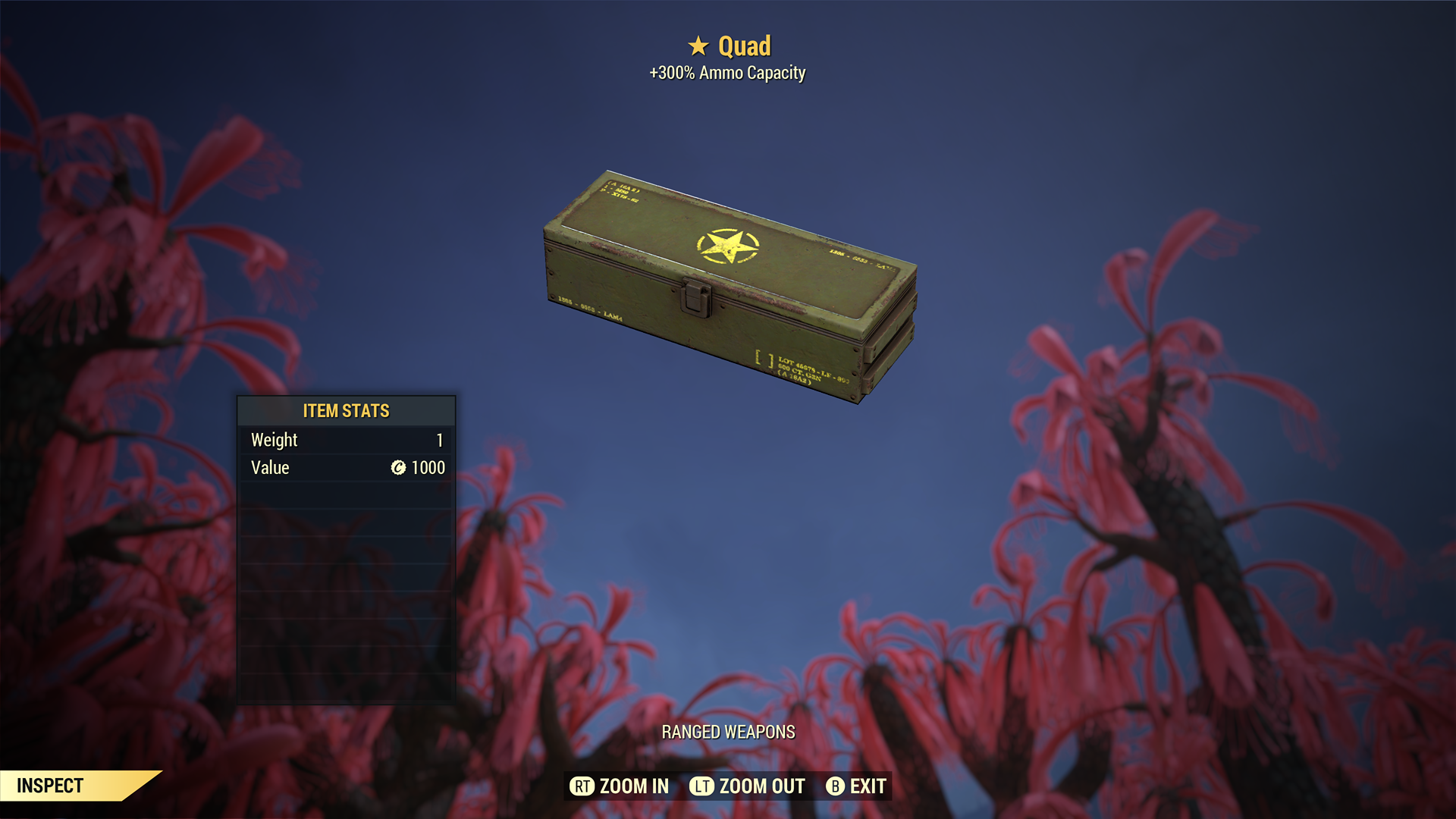Screen dimensions: 1456x819
Task: Select the Weight stat row
Action: 345,440
